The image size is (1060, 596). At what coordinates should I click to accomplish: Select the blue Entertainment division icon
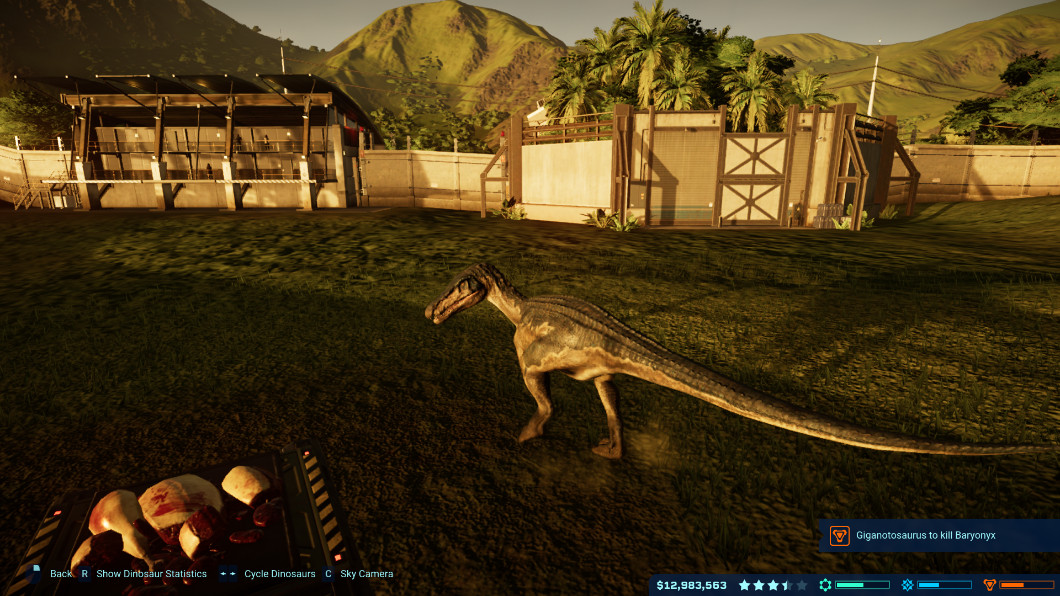pos(907,585)
